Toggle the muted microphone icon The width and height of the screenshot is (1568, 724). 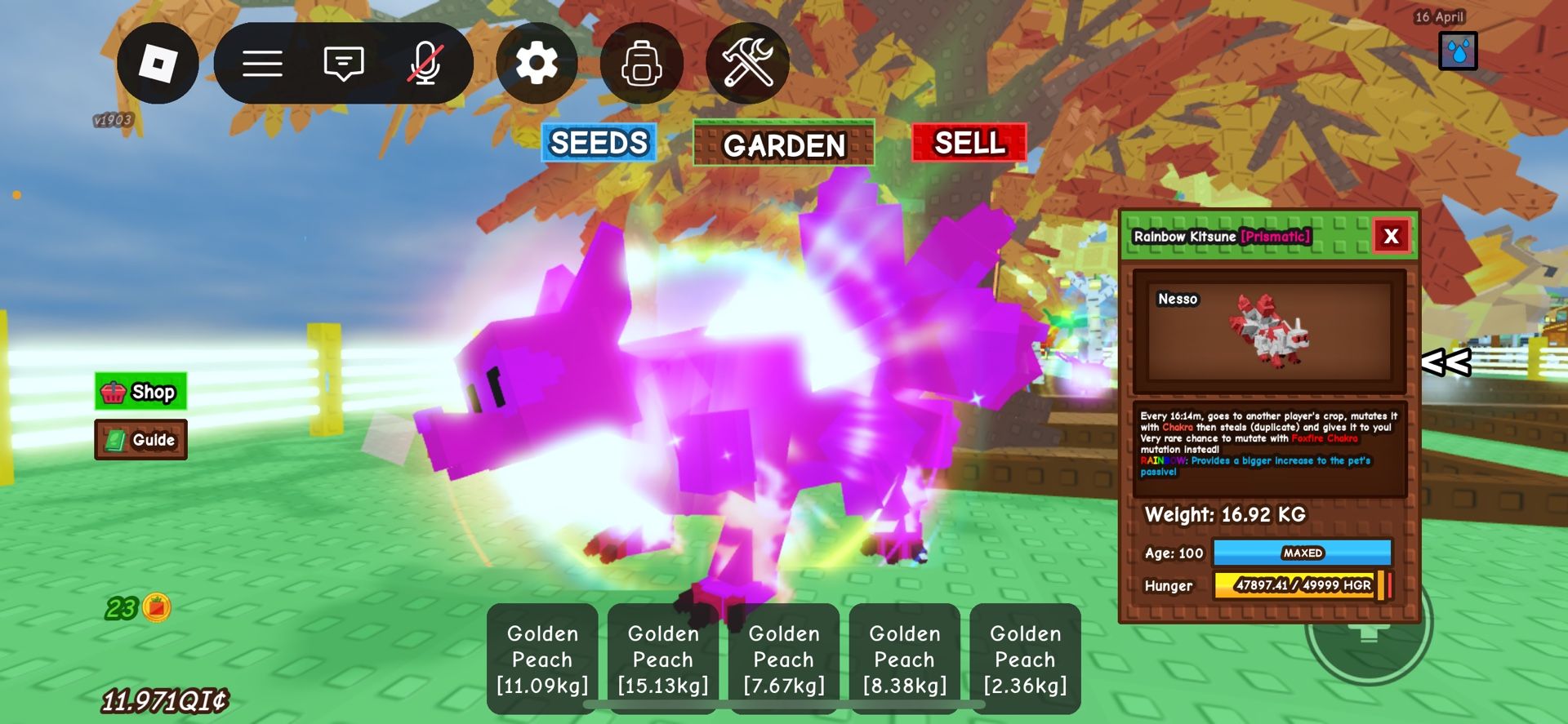tap(425, 63)
